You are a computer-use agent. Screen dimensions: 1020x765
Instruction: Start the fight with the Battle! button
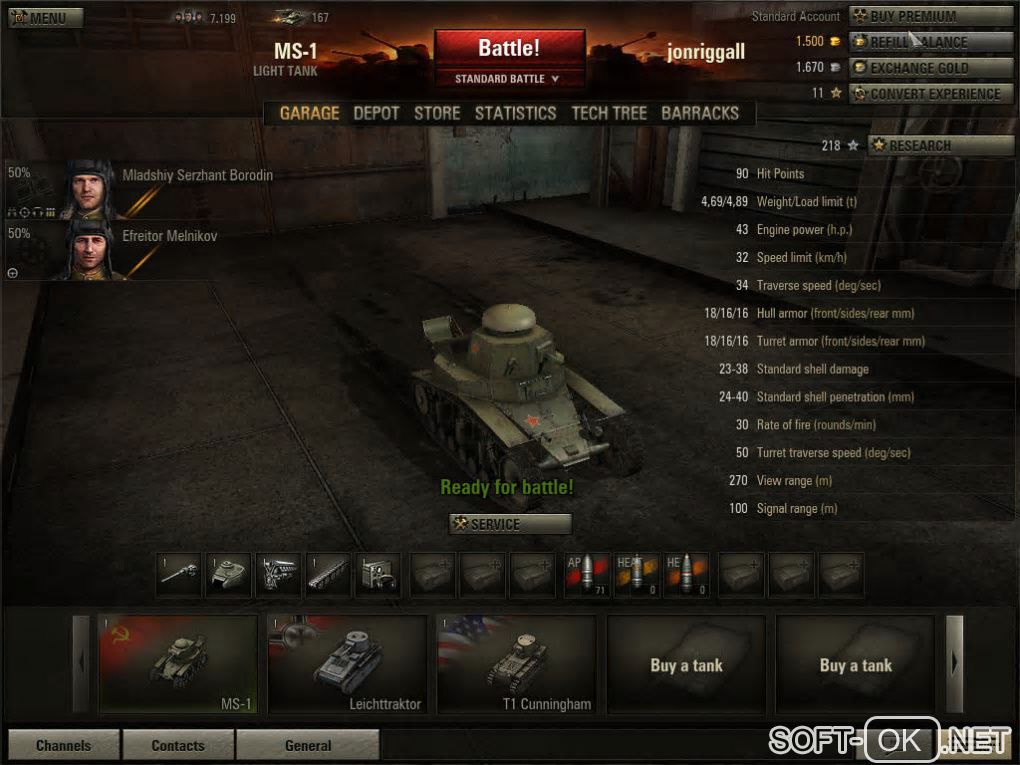click(509, 47)
